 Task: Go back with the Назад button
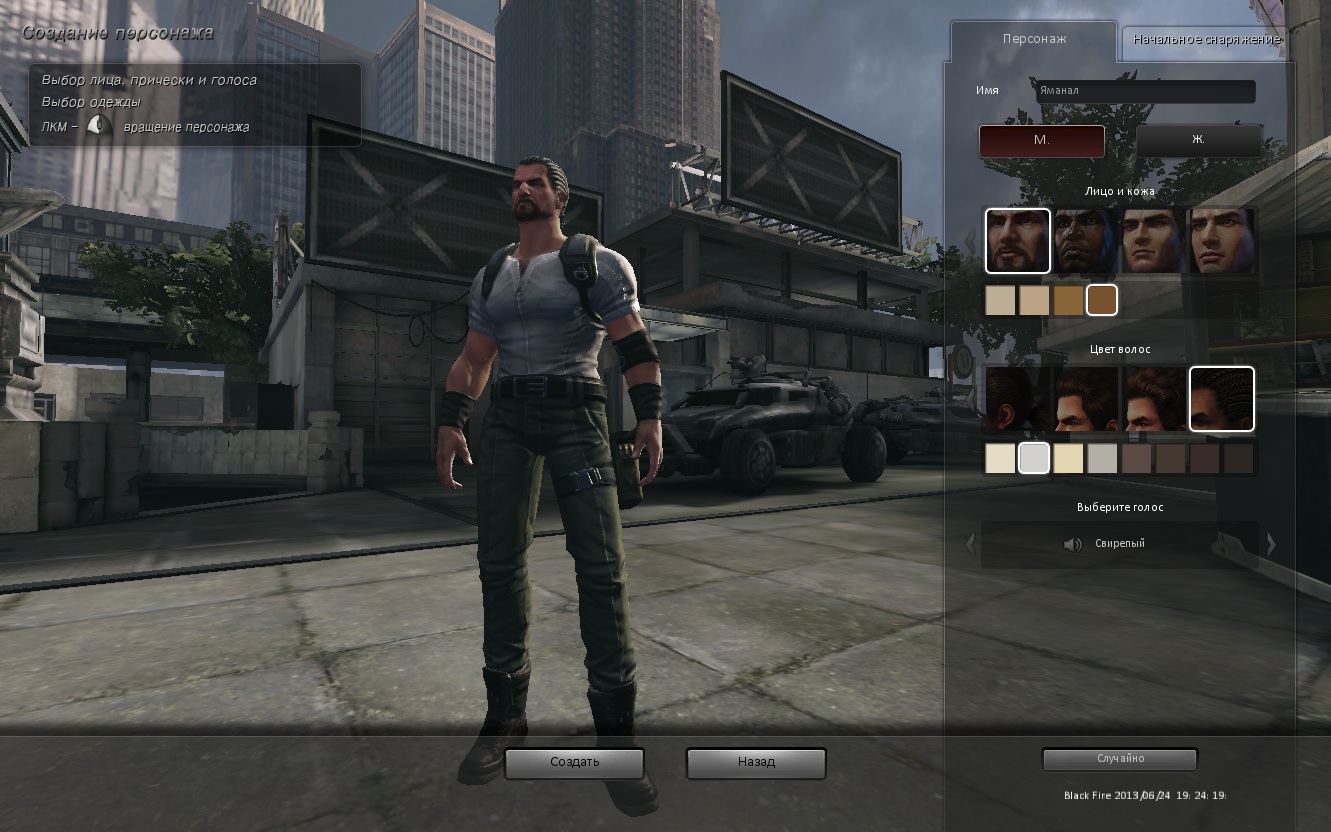click(x=756, y=763)
